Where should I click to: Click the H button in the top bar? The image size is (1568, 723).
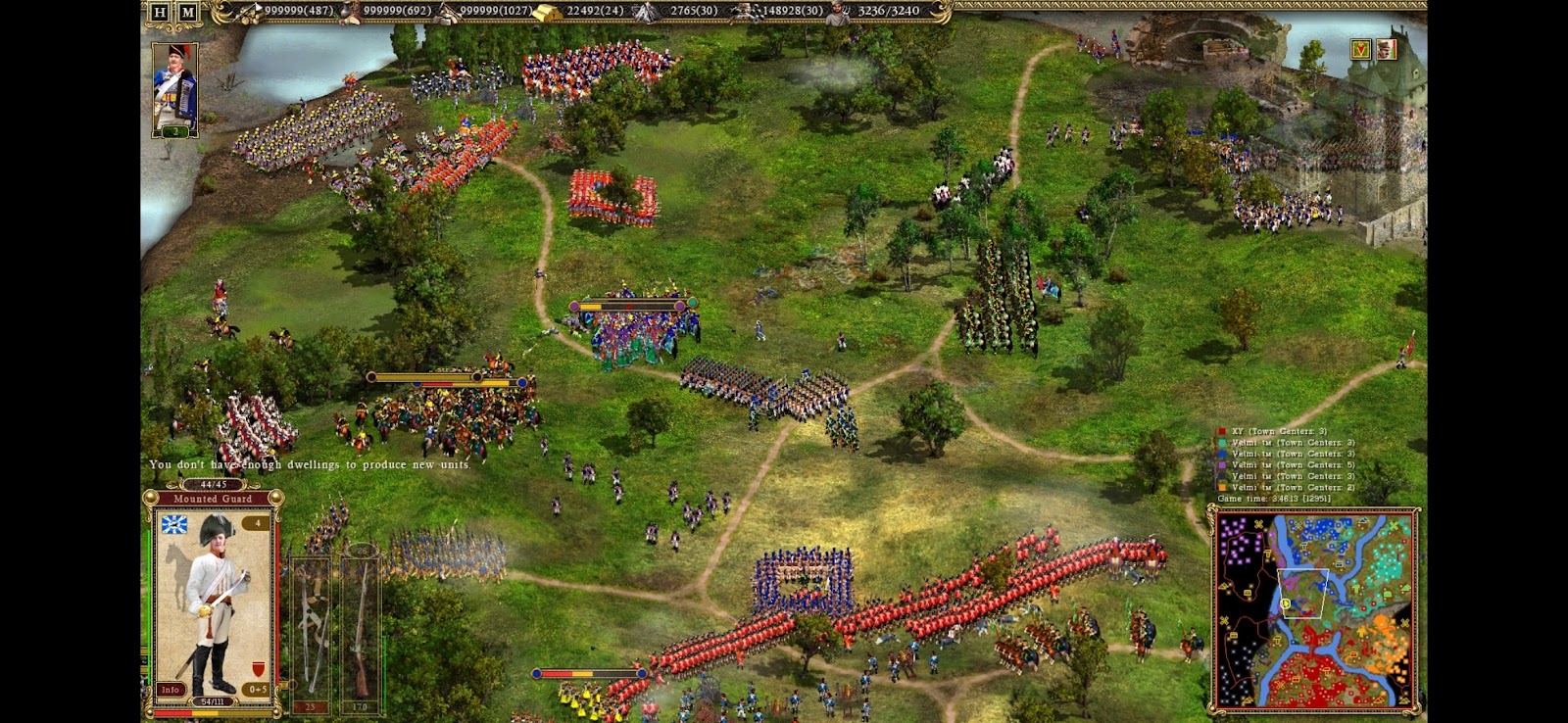[x=160, y=12]
